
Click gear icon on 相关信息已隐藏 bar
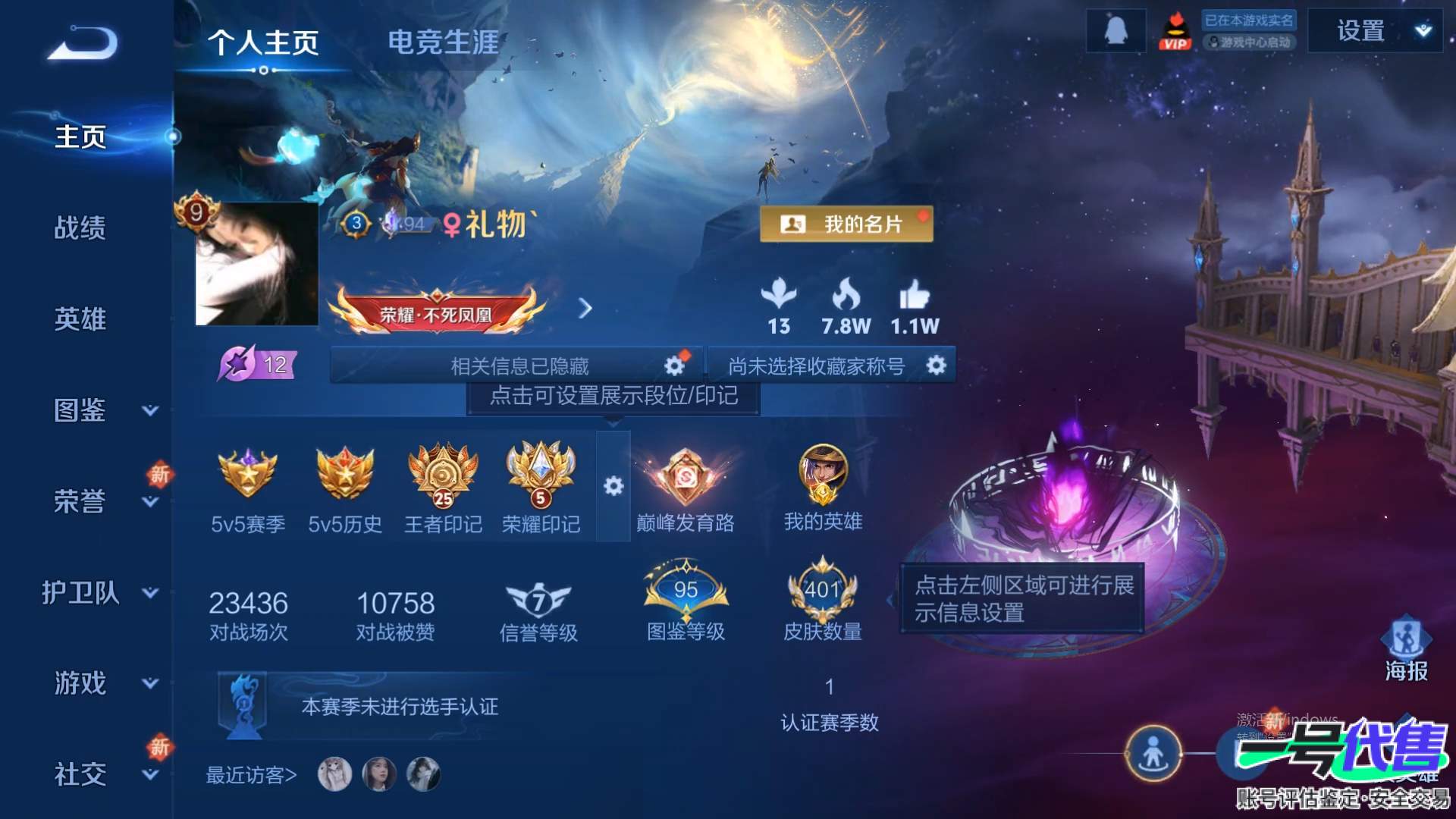[x=673, y=364]
